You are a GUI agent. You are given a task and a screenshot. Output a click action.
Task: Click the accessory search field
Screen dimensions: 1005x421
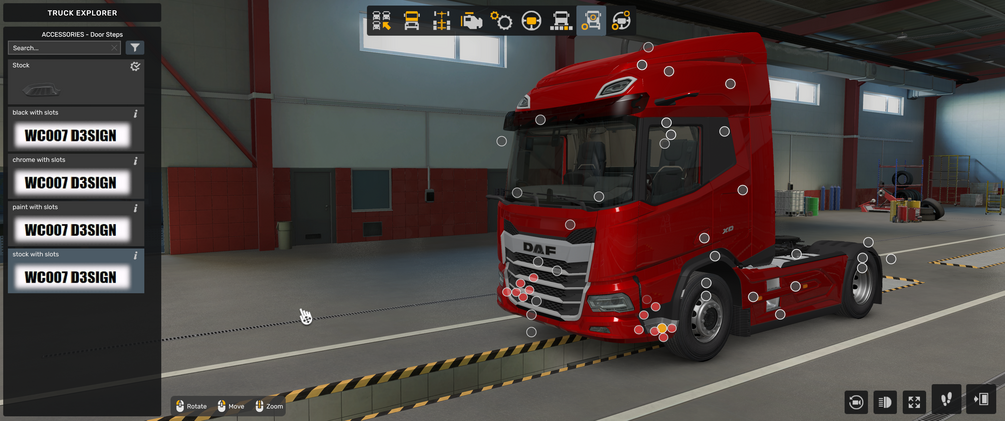click(58, 48)
